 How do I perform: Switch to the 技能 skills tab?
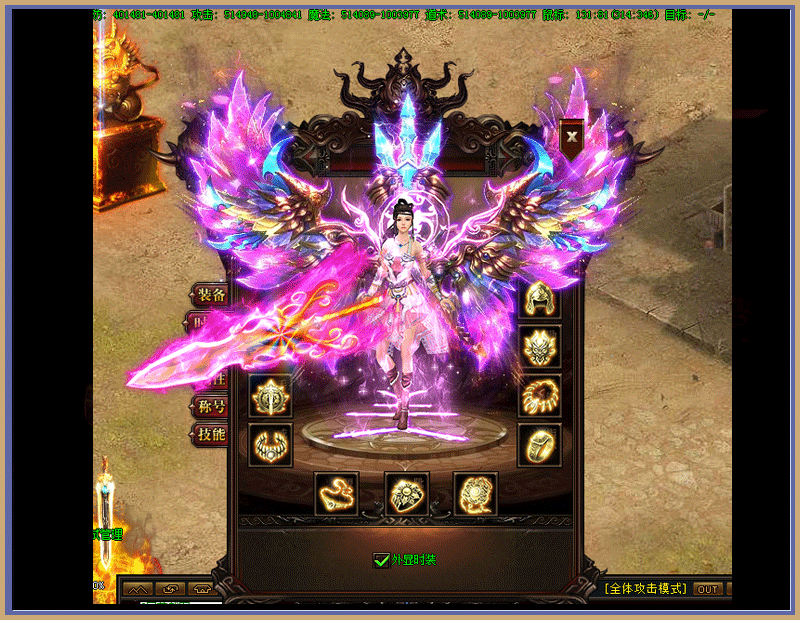coord(210,434)
